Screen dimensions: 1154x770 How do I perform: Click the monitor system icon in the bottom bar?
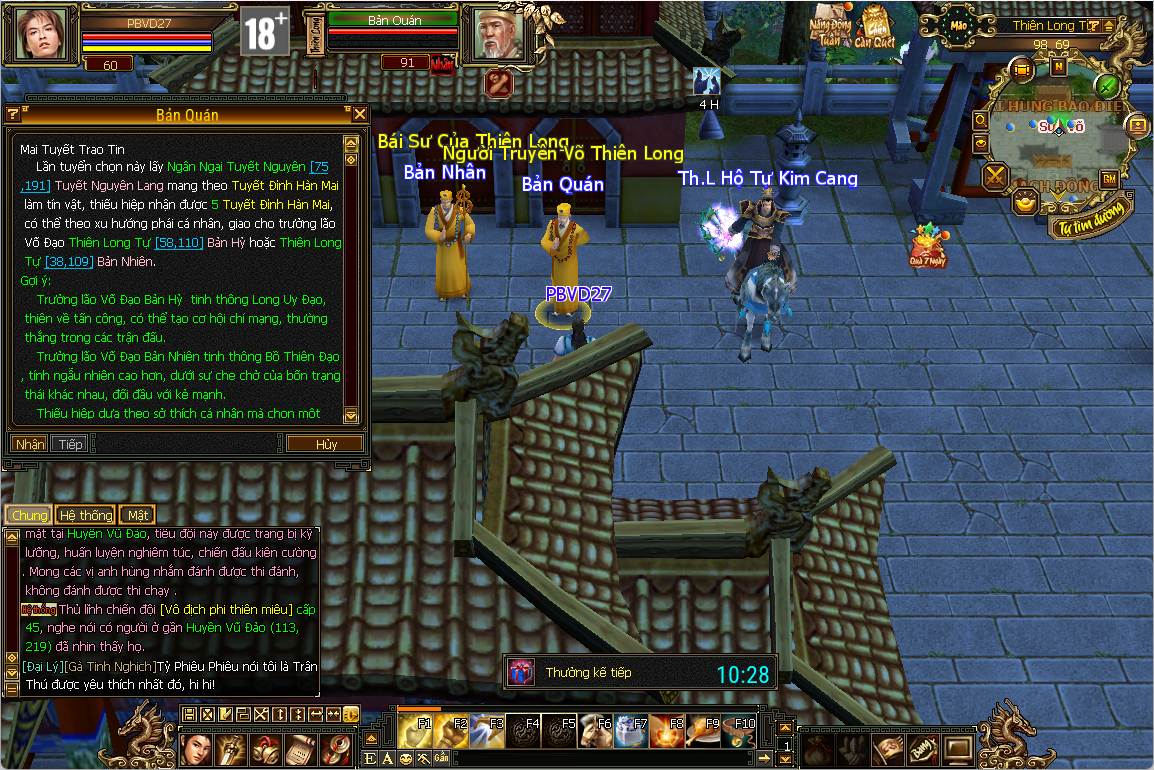pos(958,747)
